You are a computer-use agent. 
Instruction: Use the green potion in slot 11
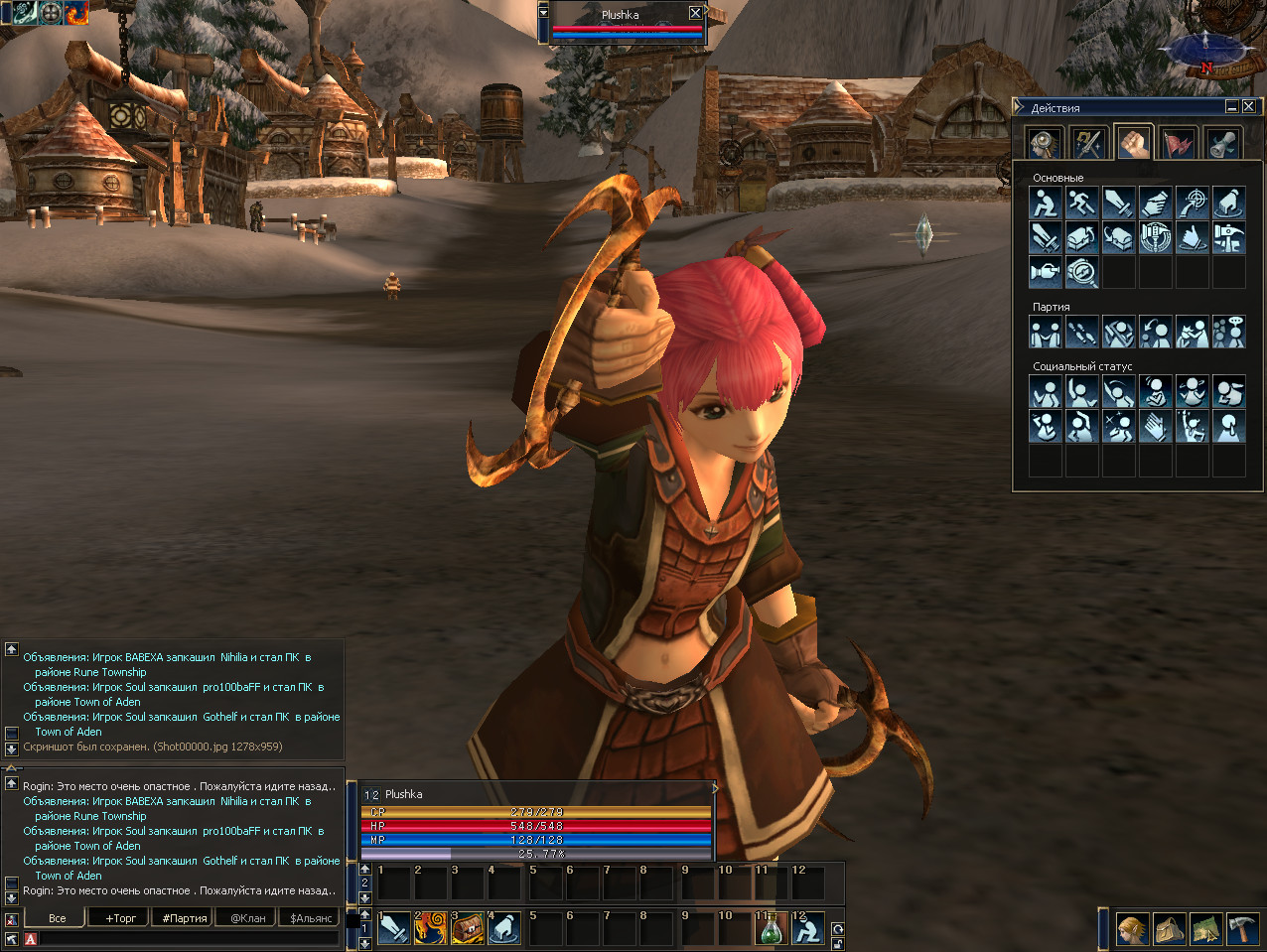772,929
